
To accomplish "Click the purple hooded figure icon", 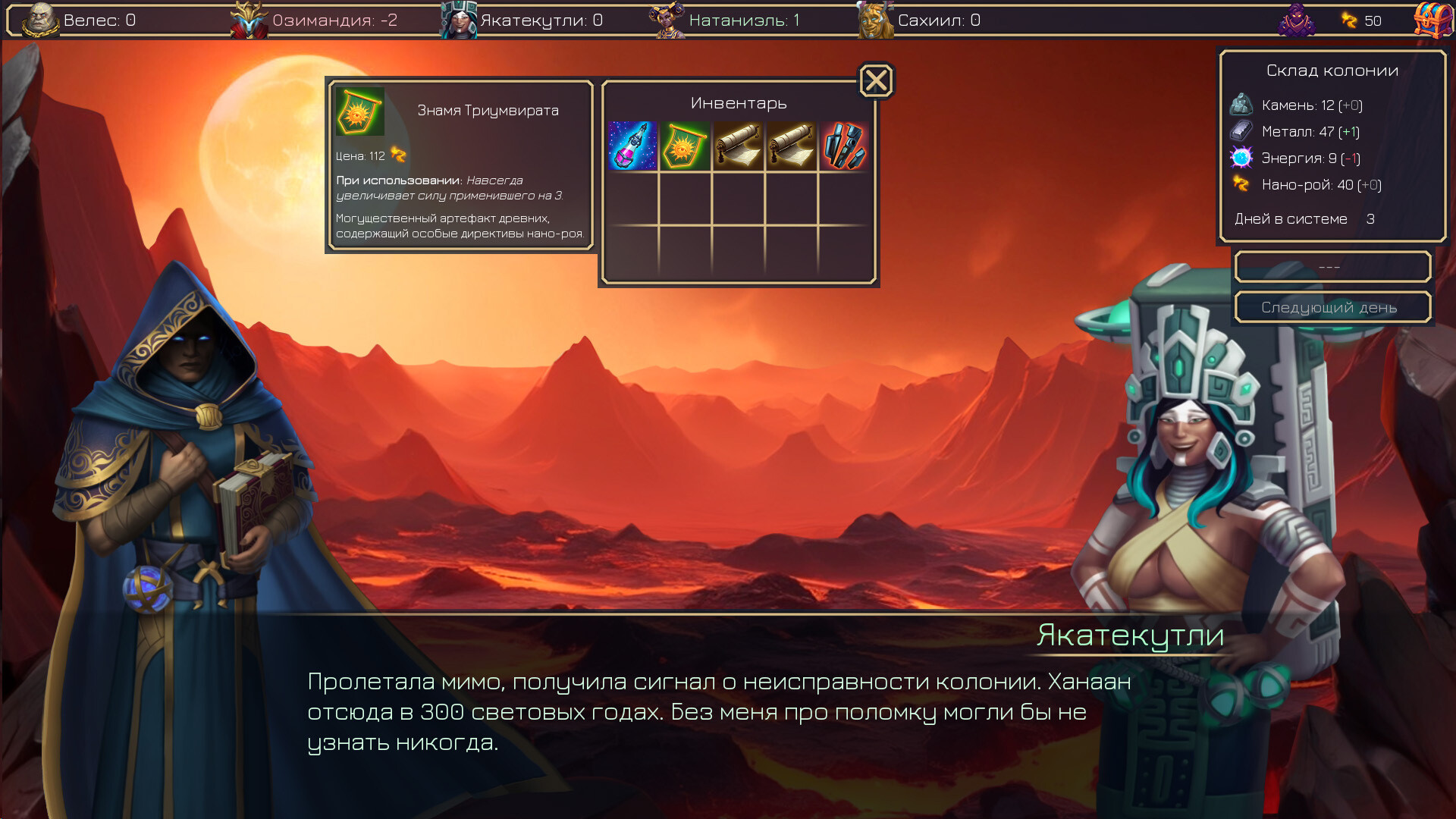I will click(1296, 20).
